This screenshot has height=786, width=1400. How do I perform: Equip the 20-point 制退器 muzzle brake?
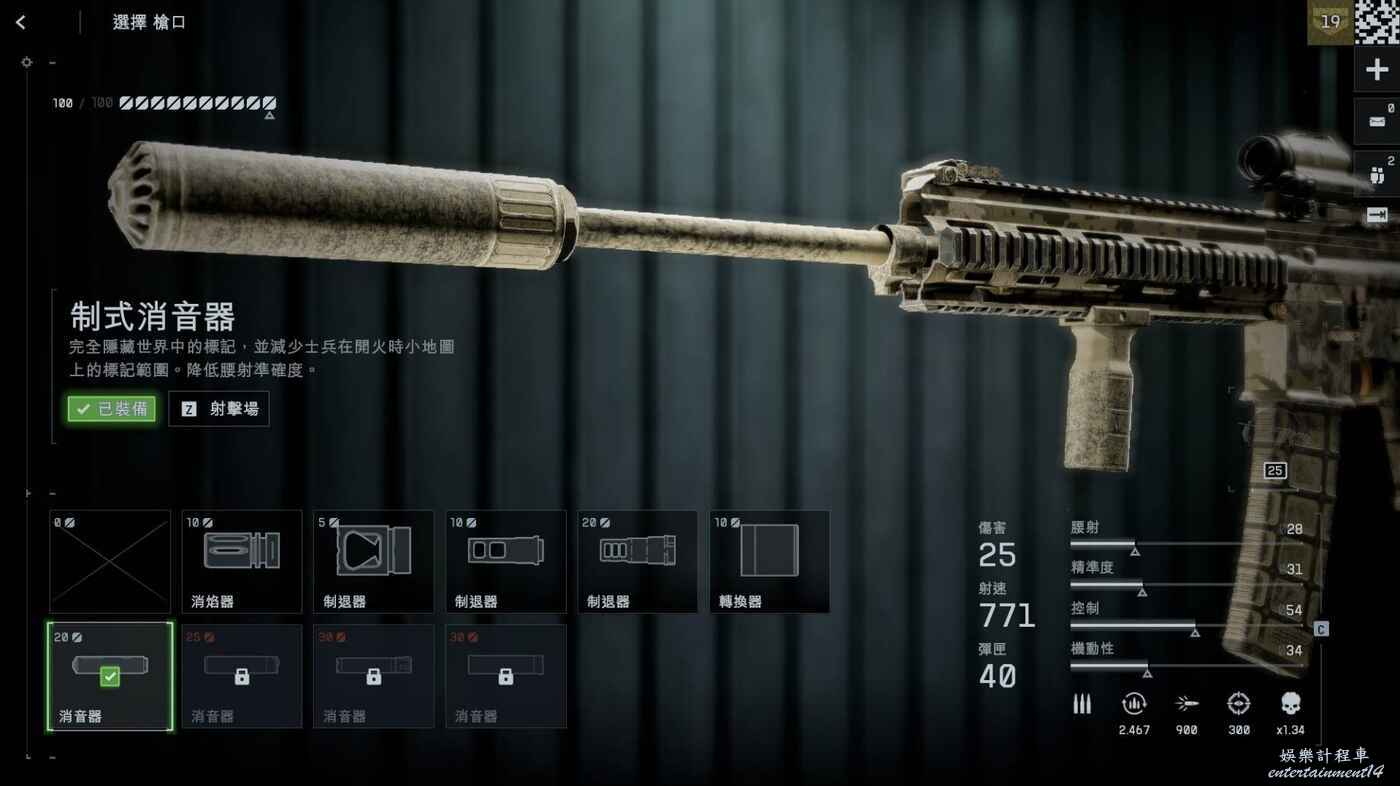point(638,562)
